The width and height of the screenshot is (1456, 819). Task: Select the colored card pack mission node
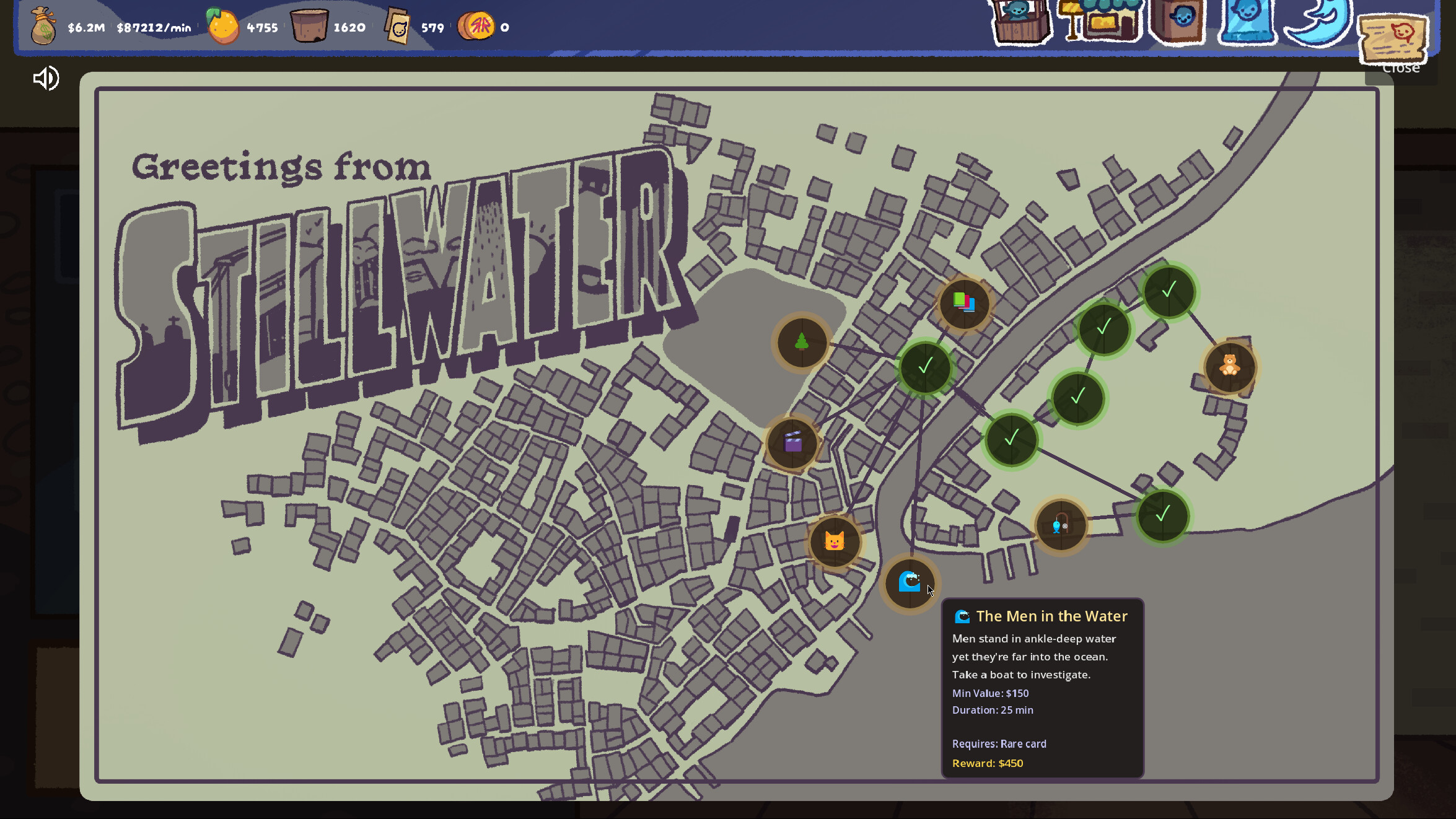(x=964, y=303)
